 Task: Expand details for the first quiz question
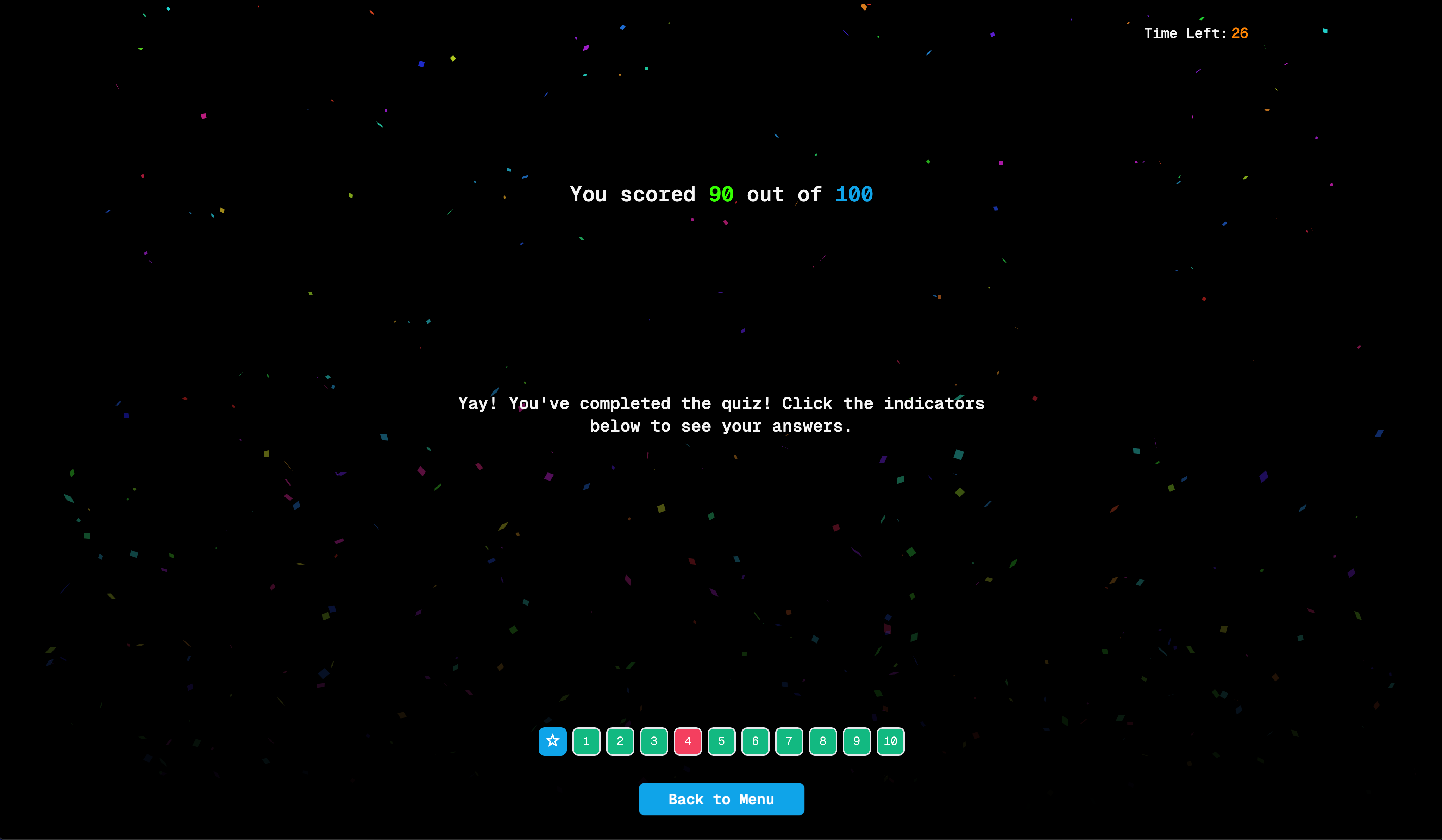pos(586,741)
